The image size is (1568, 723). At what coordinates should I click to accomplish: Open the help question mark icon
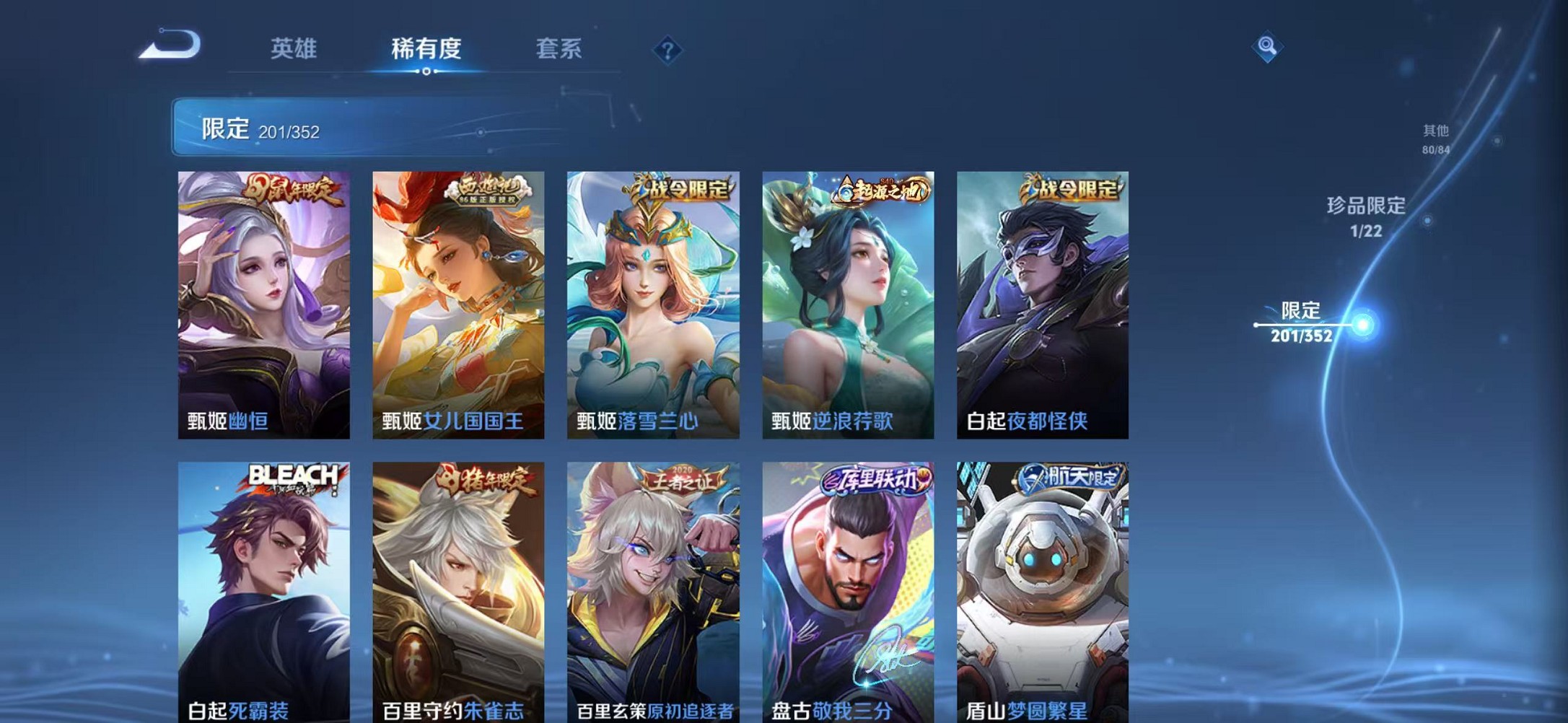tap(670, 52)
